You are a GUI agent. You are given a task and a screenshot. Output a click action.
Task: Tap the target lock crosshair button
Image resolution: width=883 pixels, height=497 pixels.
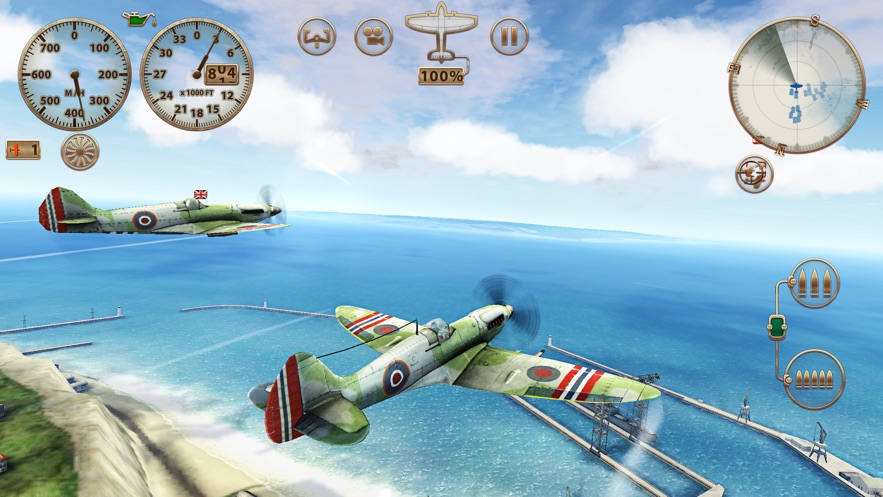(754, 173)
